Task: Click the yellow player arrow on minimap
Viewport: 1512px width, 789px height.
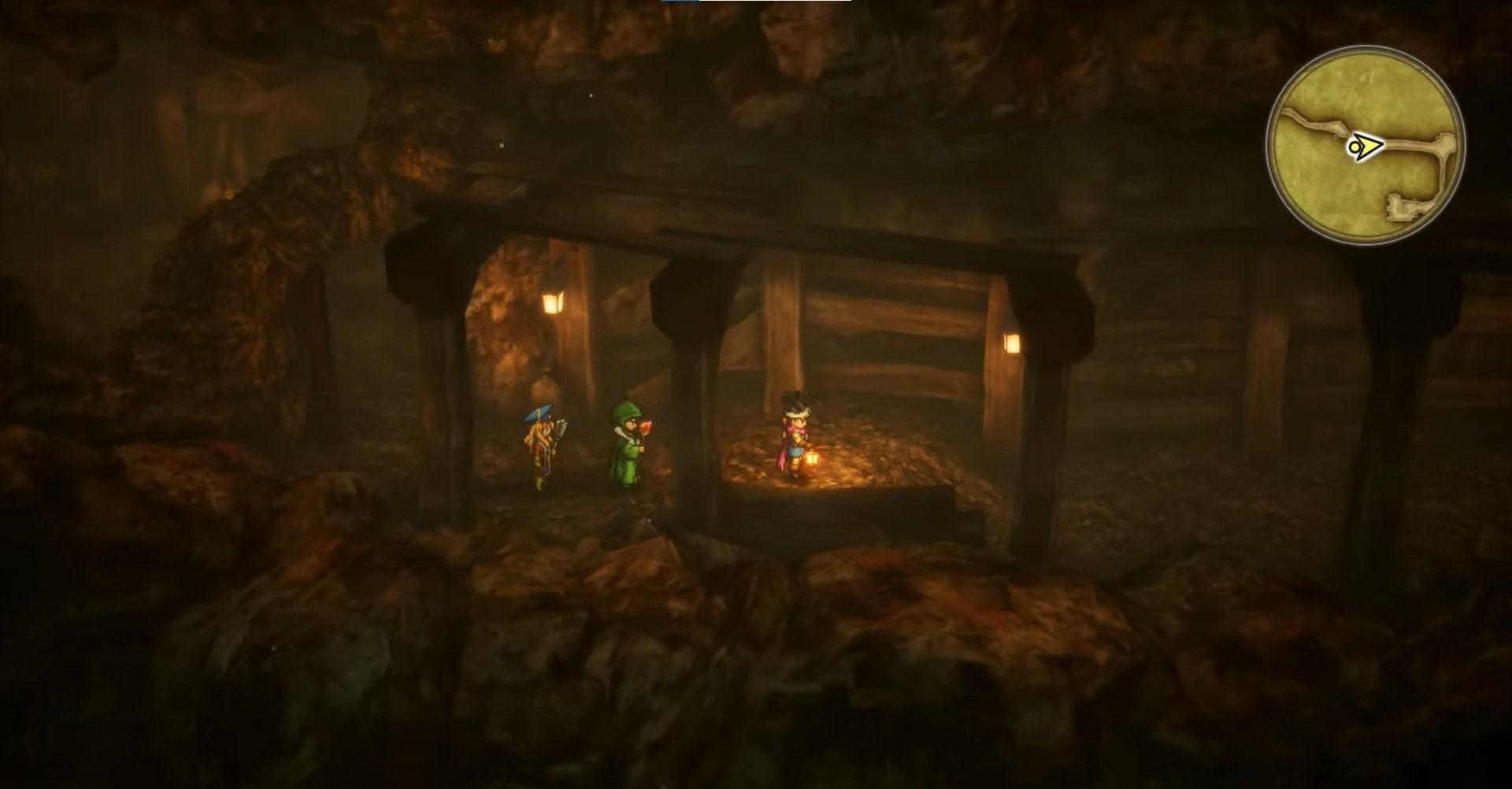Action: click(1366, 146)
